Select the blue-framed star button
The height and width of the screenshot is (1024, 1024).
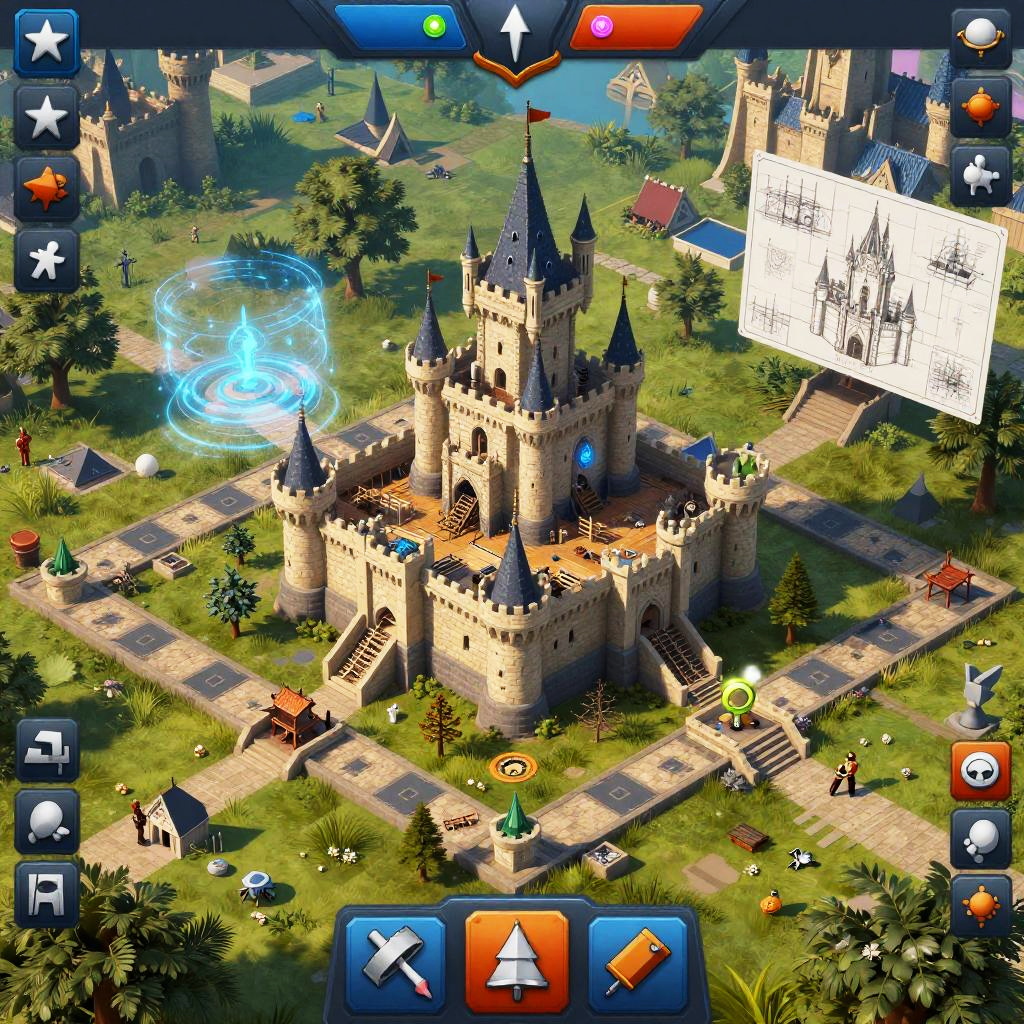coord(46,43)
